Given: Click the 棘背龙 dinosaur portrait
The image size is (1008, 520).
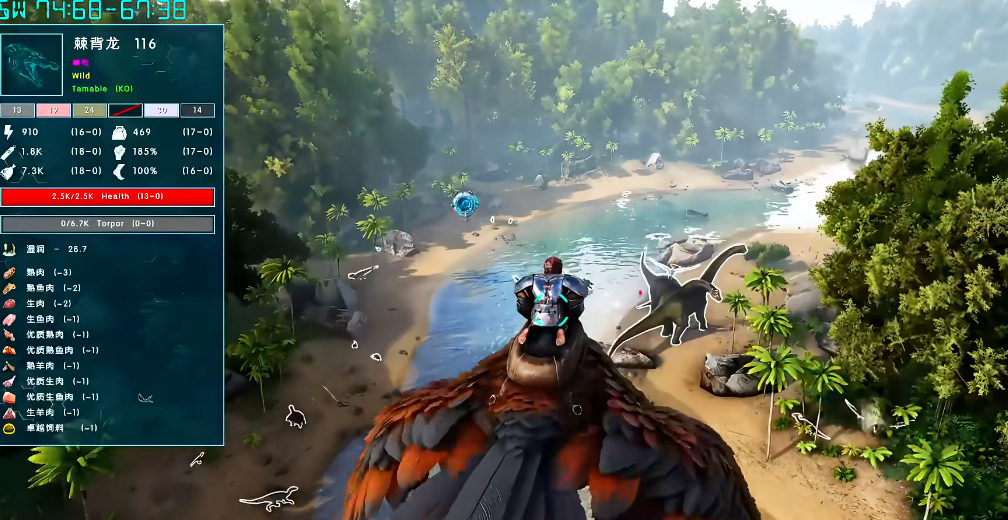Looking at the screenshot, I should 33,65.
